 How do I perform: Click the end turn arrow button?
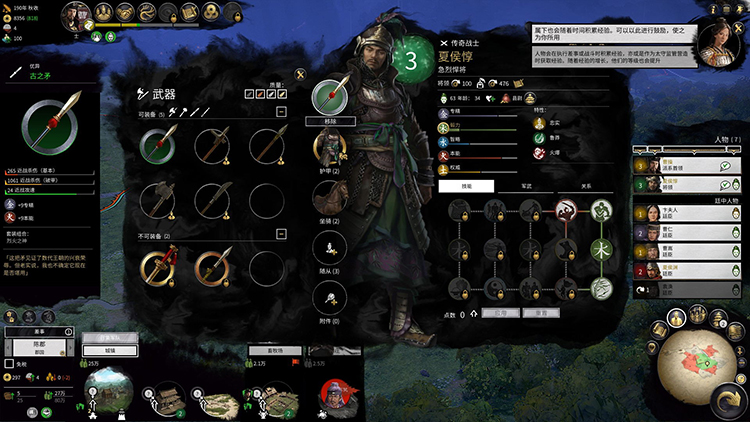pyautogui.click(x=726, y=401)
